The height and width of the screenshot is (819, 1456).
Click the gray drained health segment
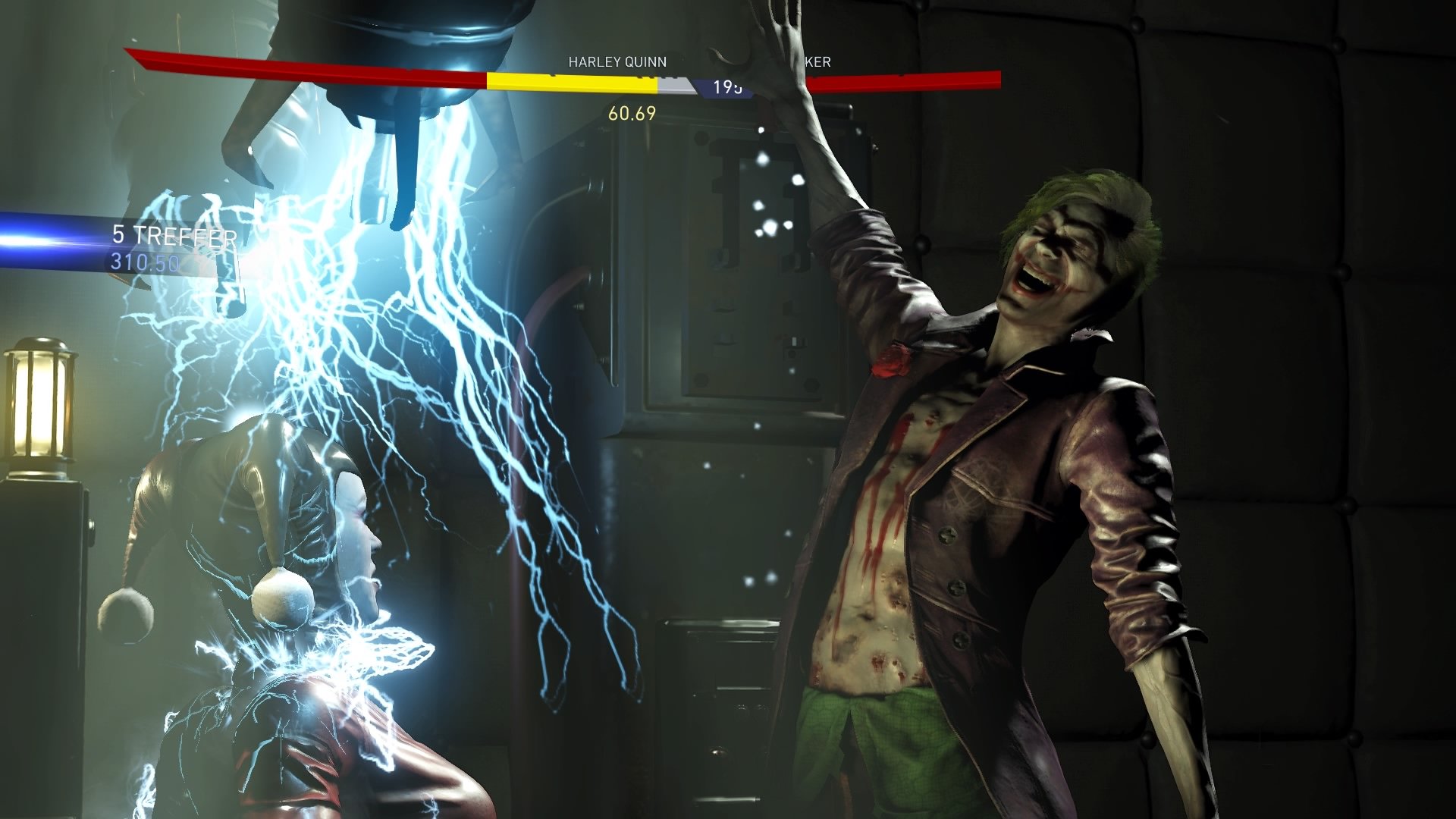(679, 83)
